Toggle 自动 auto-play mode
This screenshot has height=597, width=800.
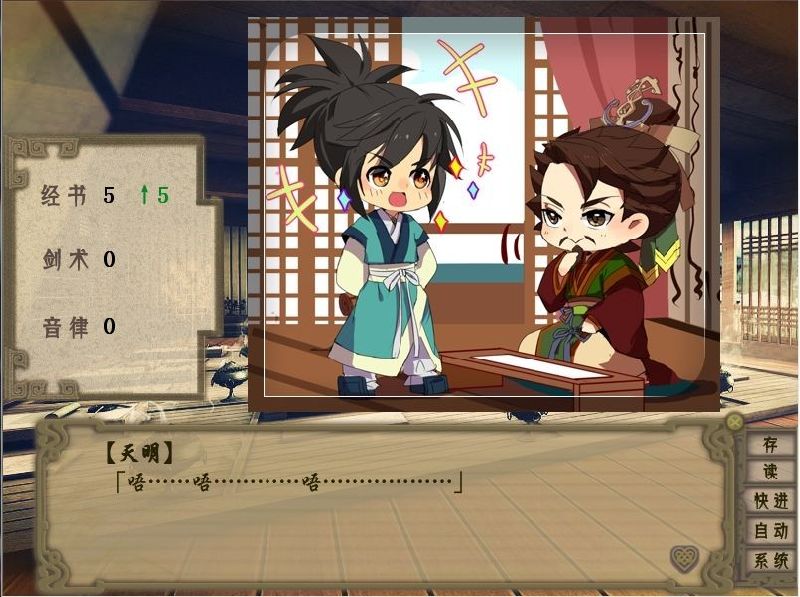(770, 531)
